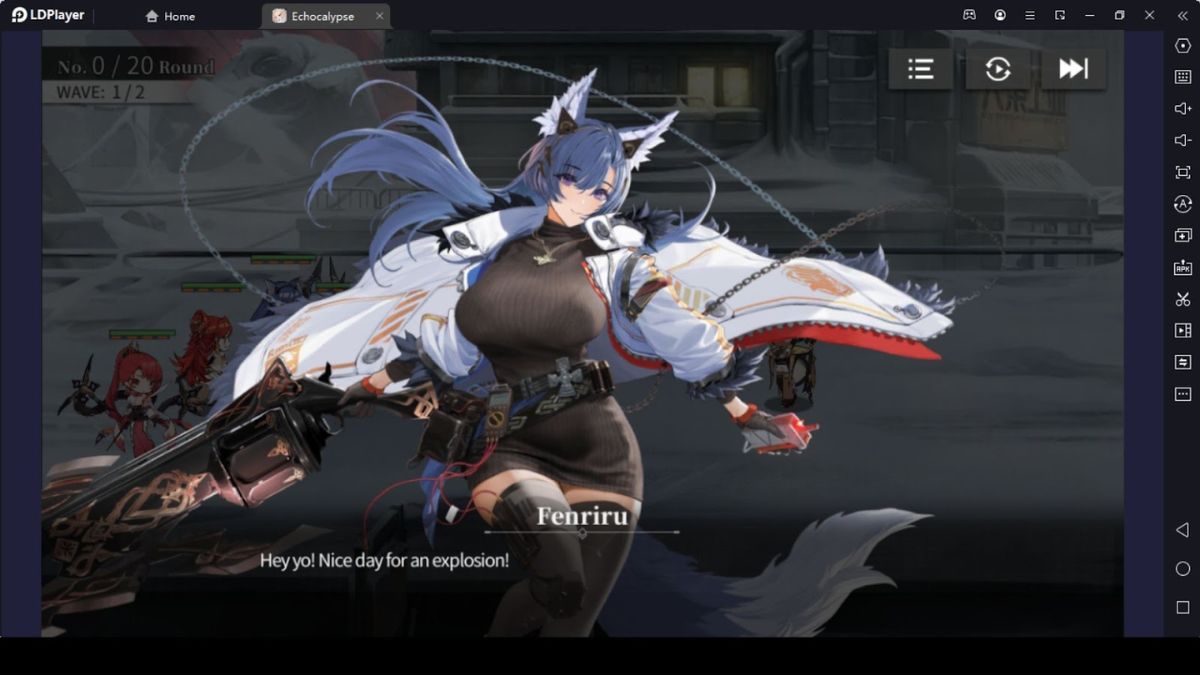1200x675 pixels.
Task: Toggle the auto-battle circular play button
Action: click(x=997, y=69)
